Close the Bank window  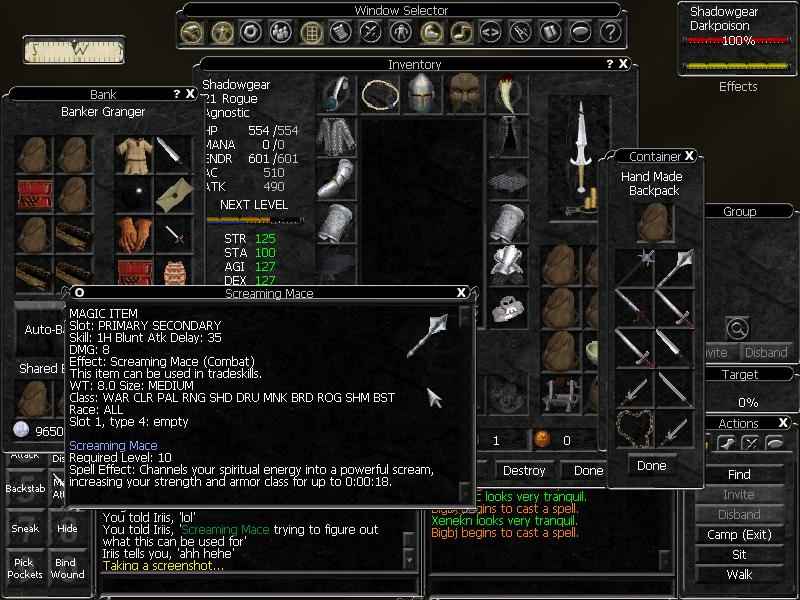190,94
